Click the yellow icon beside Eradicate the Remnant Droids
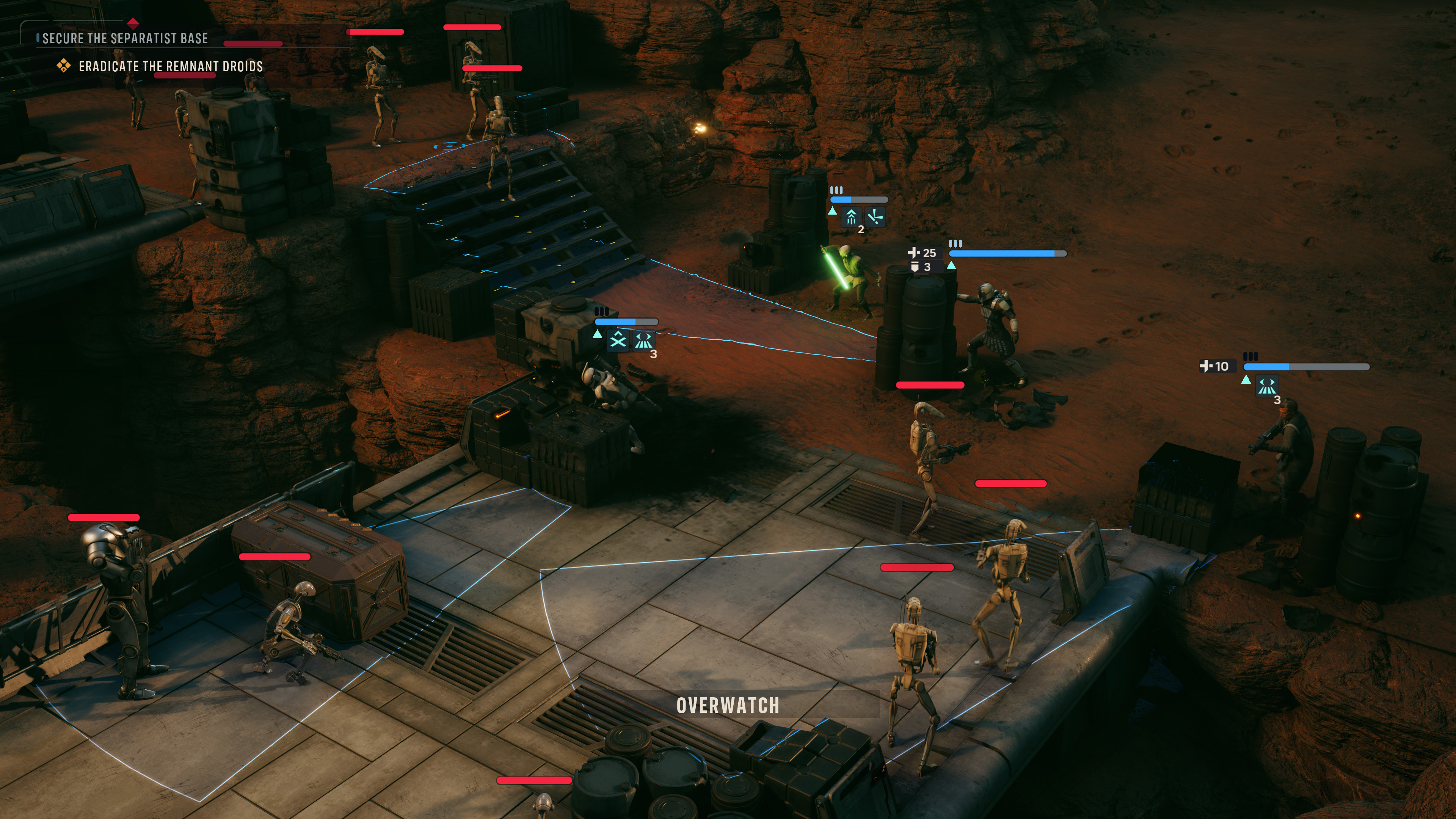 point(64,66)
